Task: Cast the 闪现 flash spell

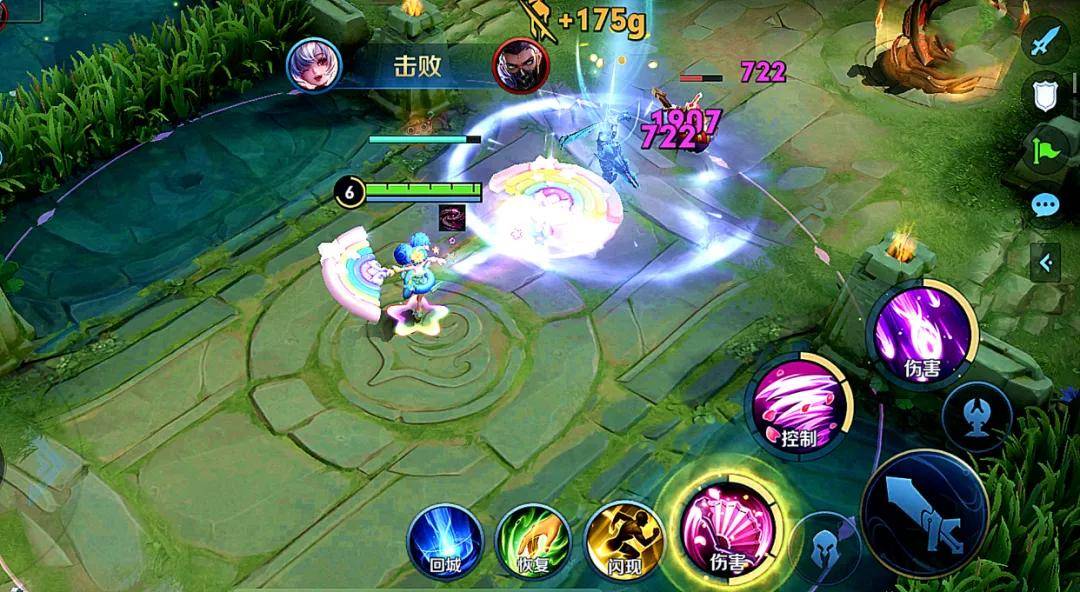Action: [624, 541]
